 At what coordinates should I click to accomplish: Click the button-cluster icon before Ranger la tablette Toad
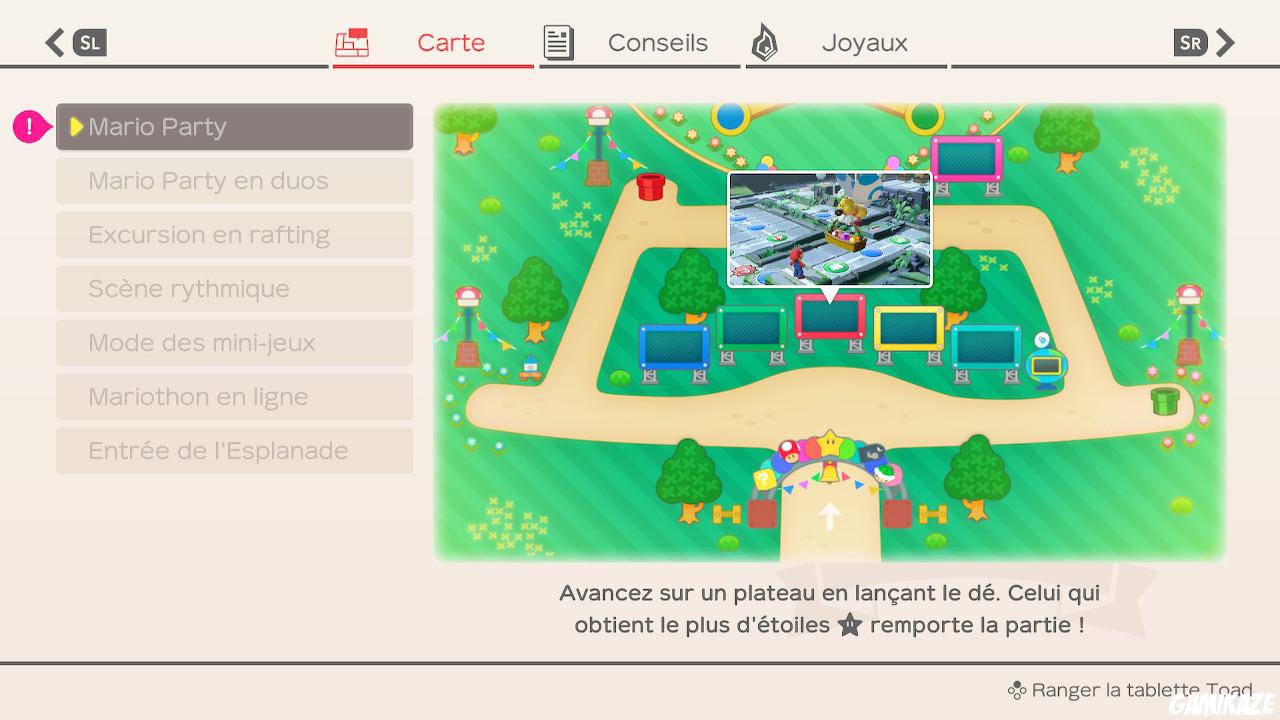1018,689
